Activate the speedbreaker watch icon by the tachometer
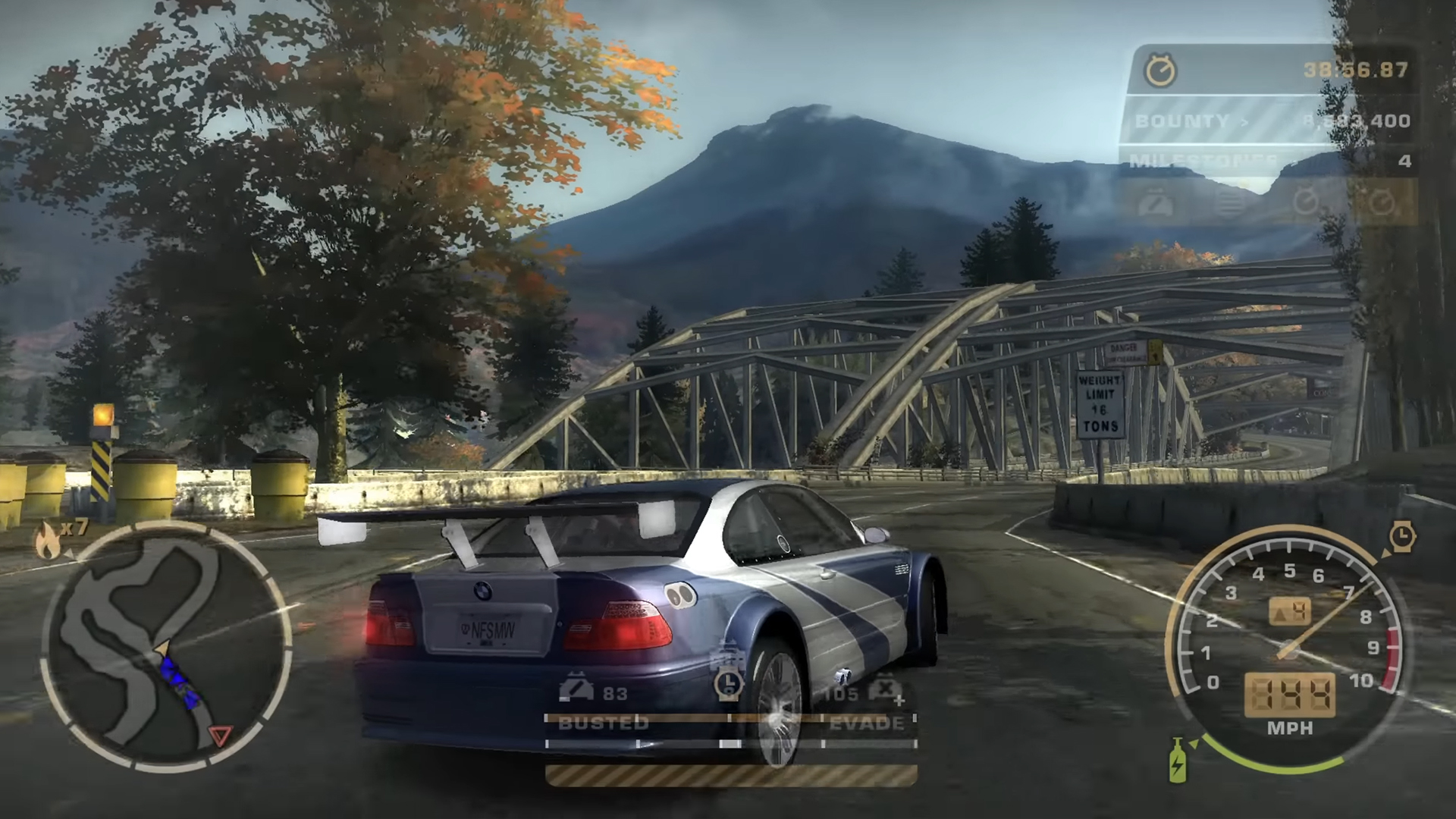The image size is (1456, 819). pos(1402,536)
